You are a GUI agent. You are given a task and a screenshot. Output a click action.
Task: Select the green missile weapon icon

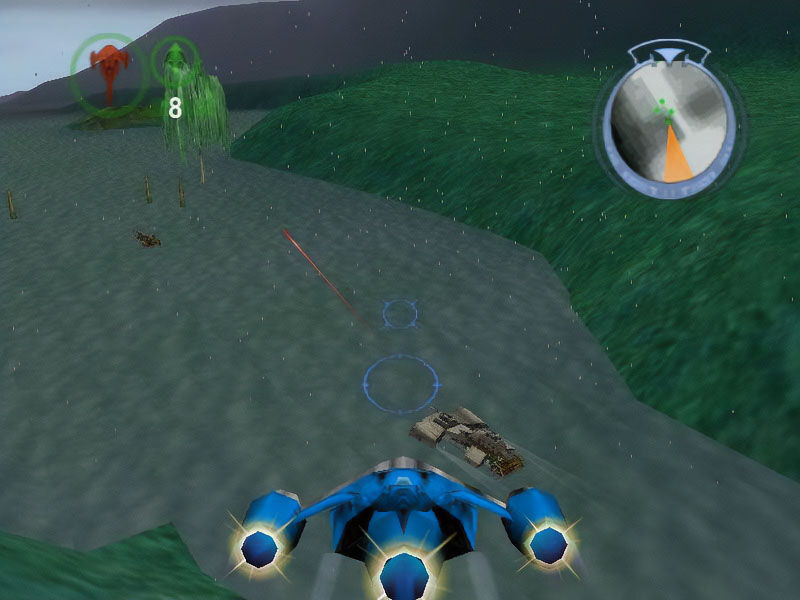pos(176,62)
